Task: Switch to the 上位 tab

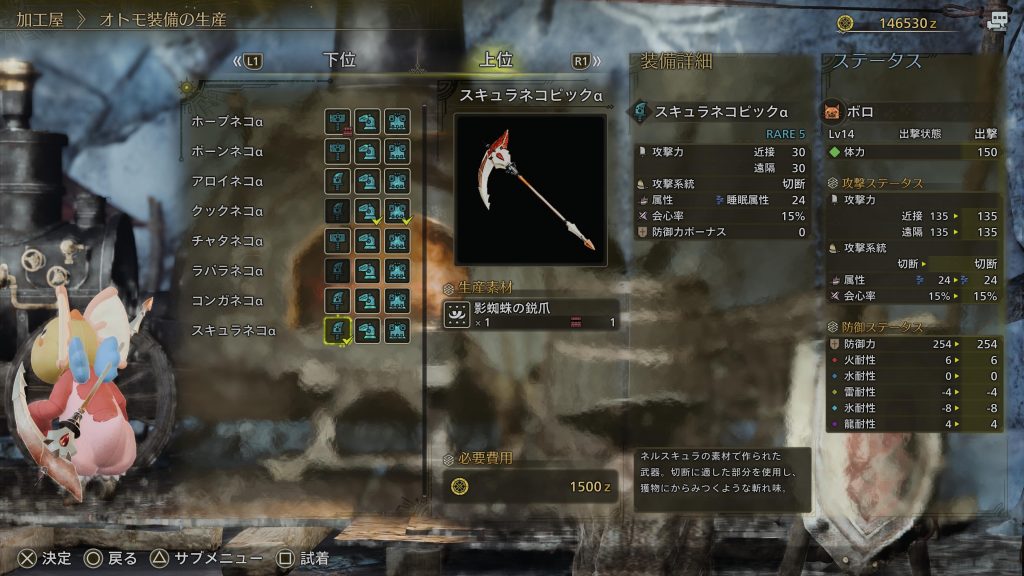Action: coord(497,60)
